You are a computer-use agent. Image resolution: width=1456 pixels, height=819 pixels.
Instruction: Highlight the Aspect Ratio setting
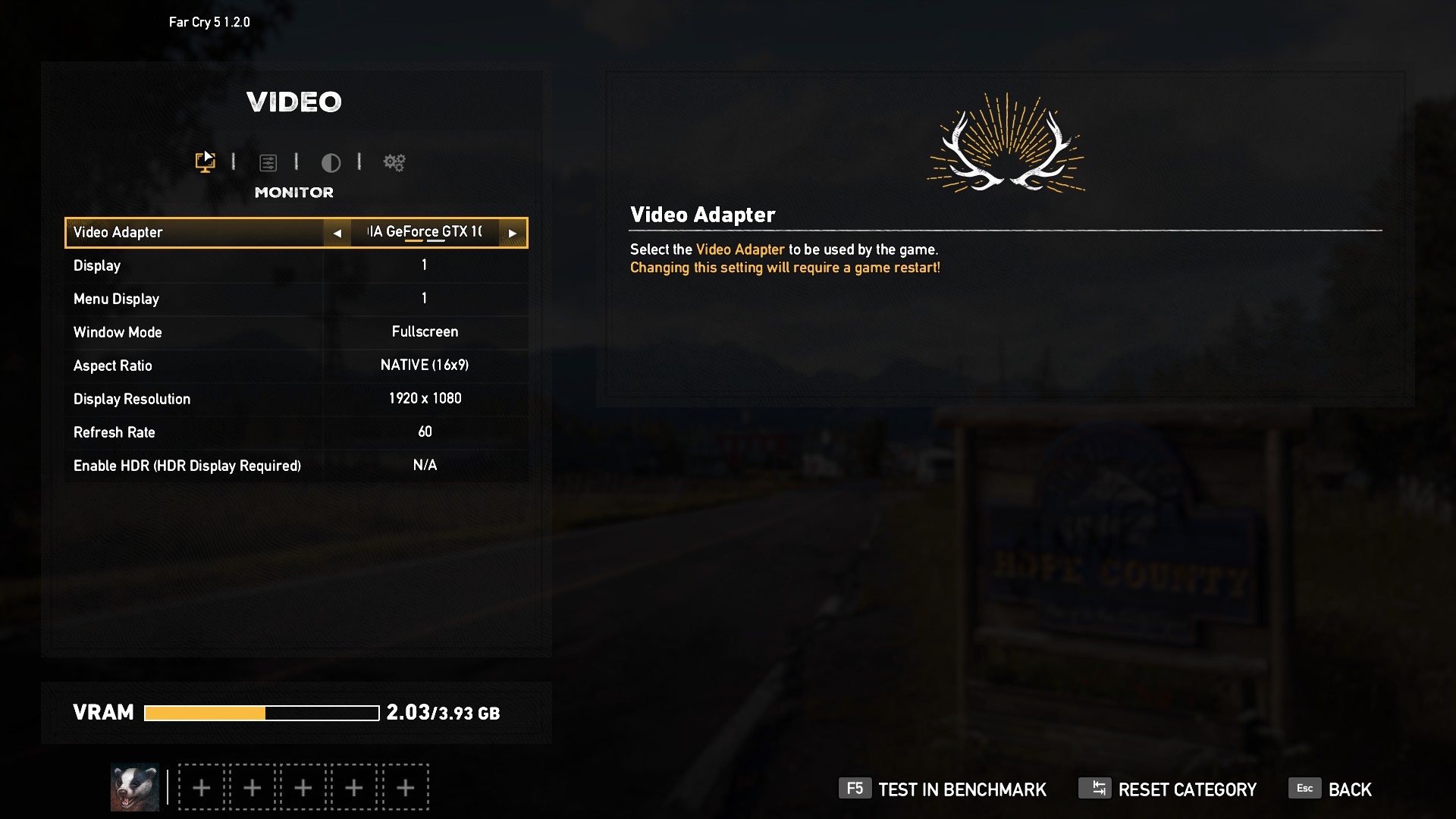click(x=296, y=366)
